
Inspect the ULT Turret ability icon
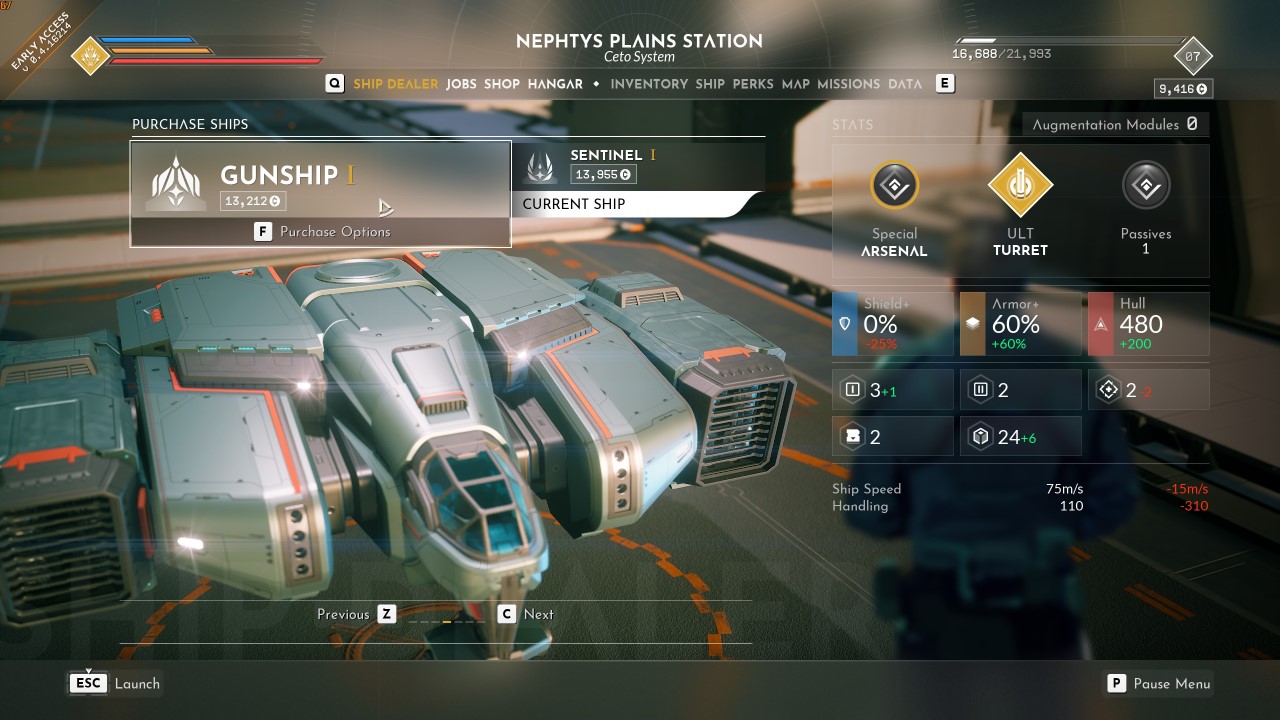[x=1020, y=185]
